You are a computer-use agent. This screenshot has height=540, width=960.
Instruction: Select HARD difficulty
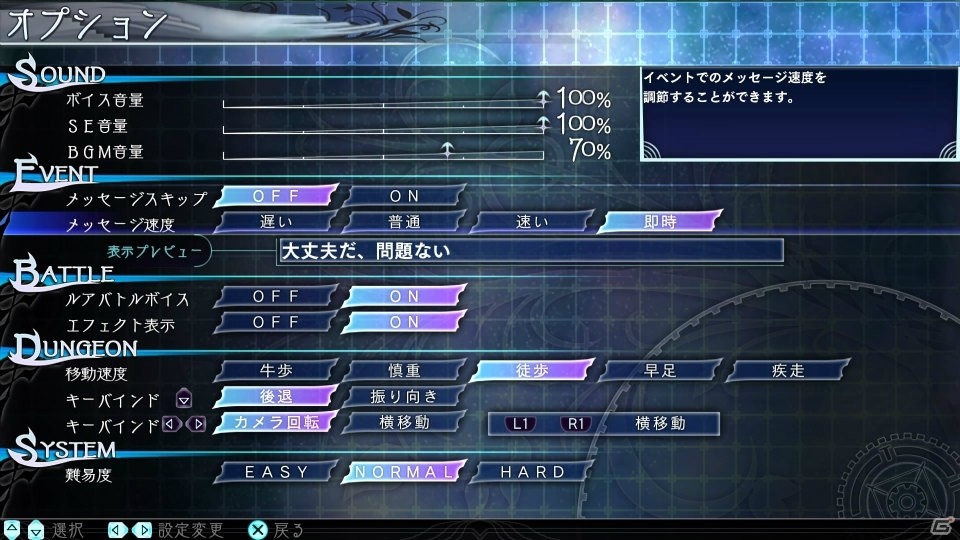(532, 472)
